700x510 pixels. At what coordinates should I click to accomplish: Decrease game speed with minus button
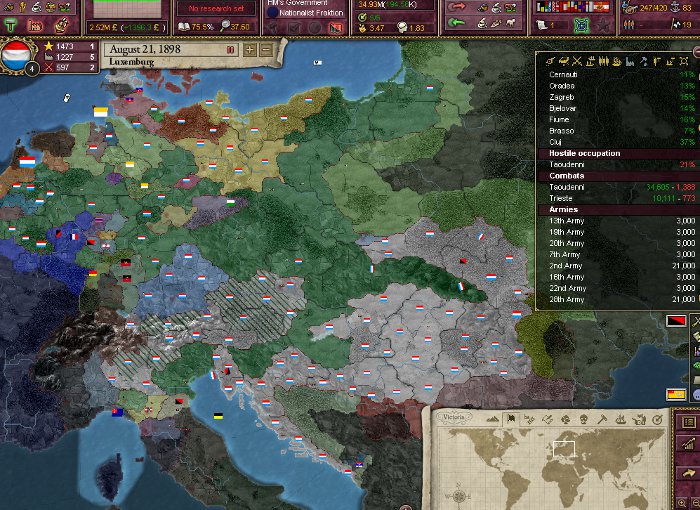point(266,49)
